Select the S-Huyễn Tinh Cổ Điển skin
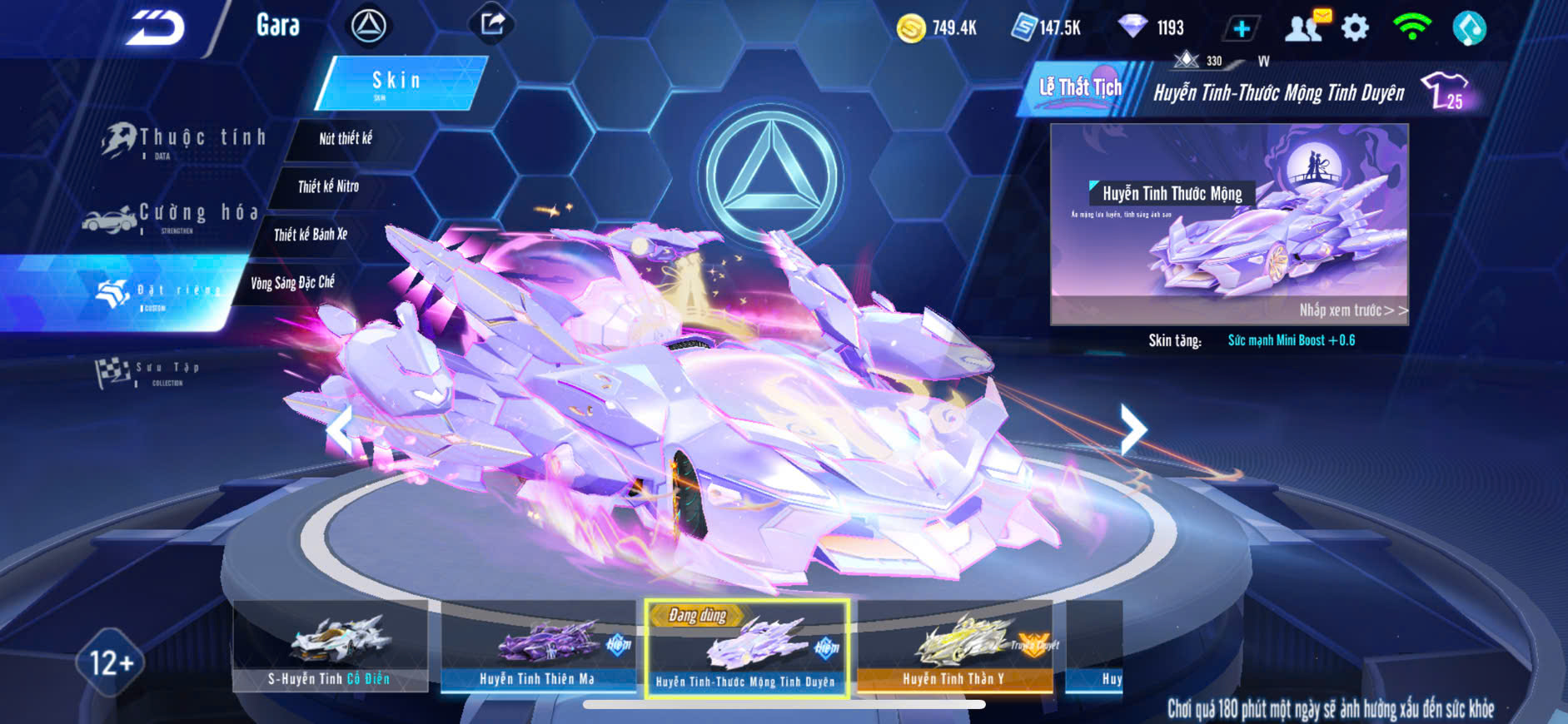Viewport: 1568px width, 724px height. [330, 646]
